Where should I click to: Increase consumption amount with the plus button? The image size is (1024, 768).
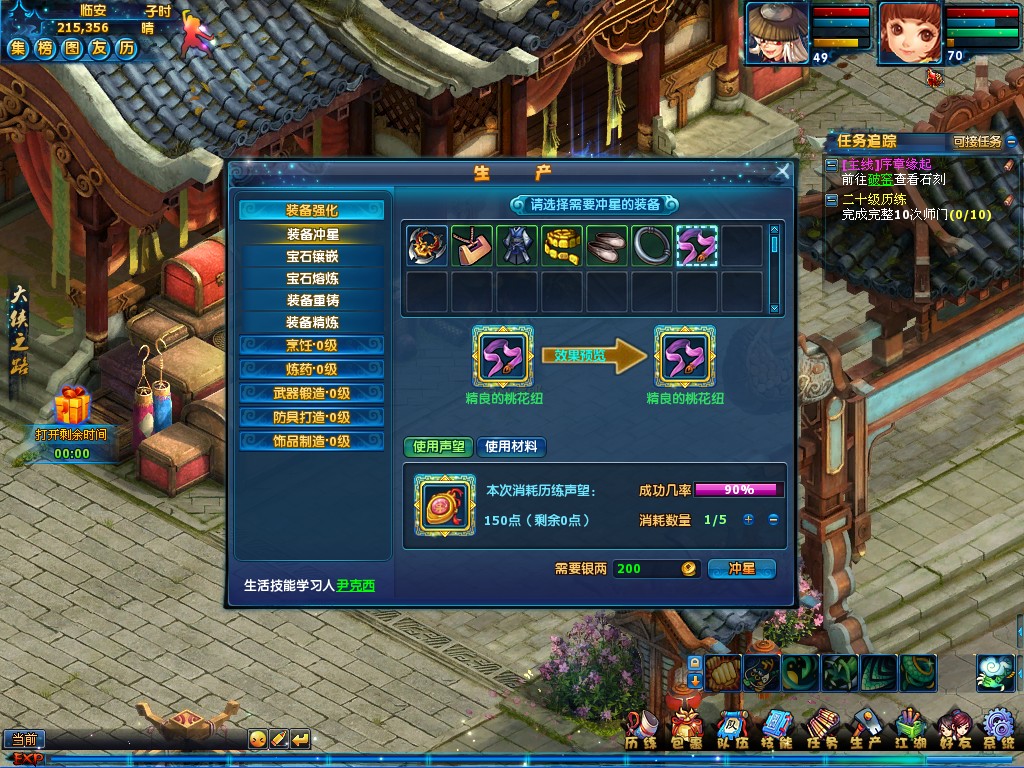[748, 520]
